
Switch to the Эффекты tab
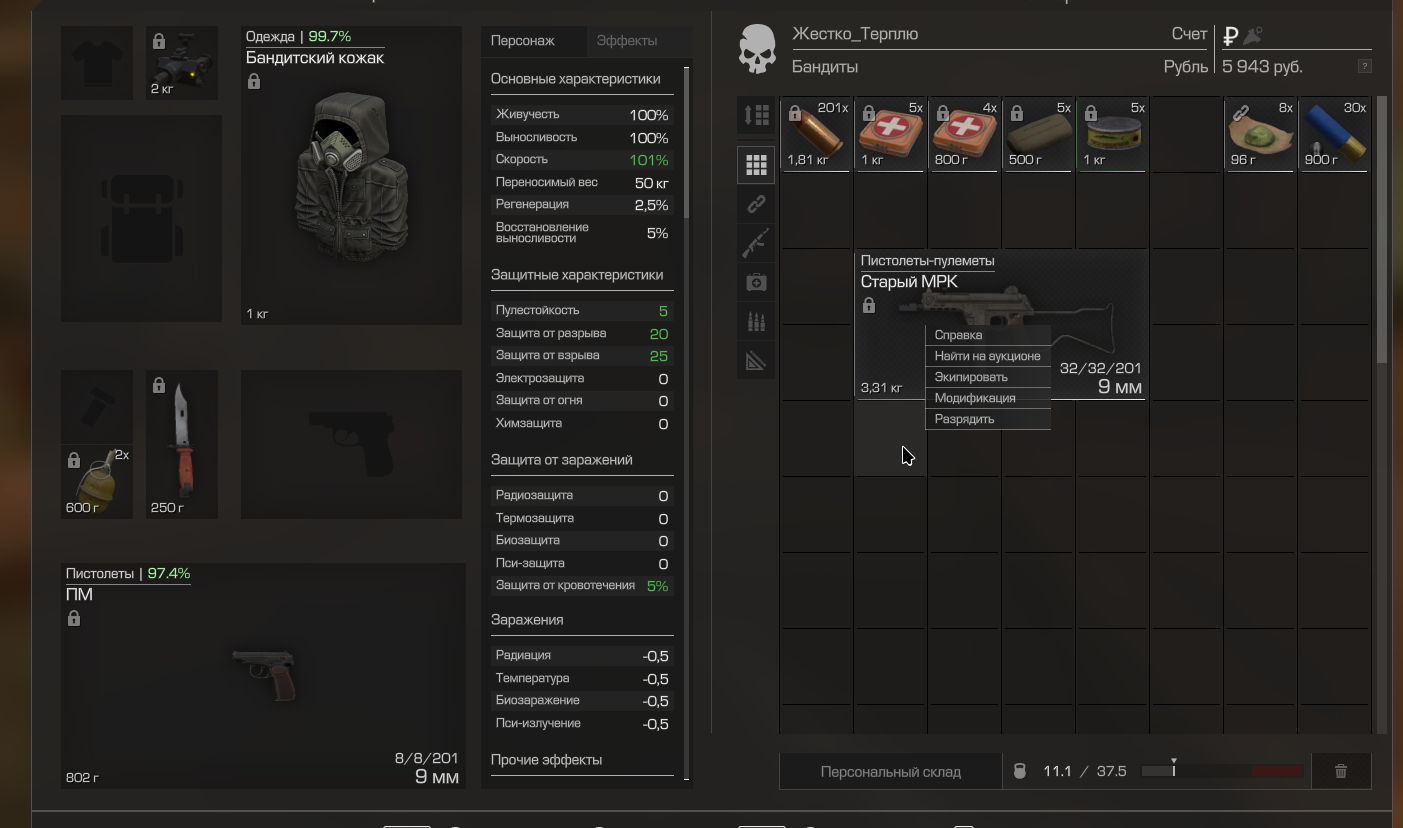(x=627, y=41)
